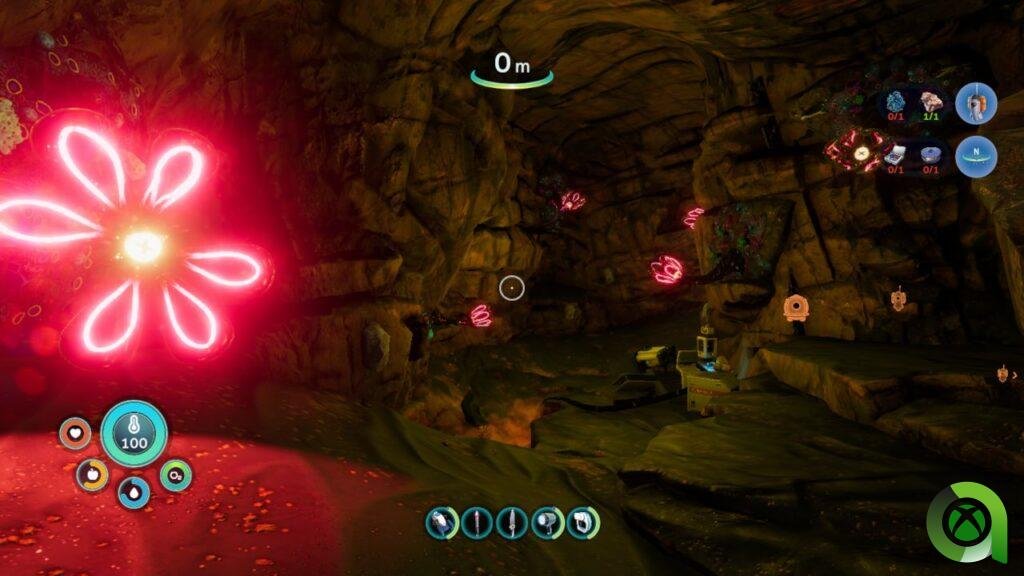
Task: Click the copper ore ingredient icon
Action: [933, 103]
